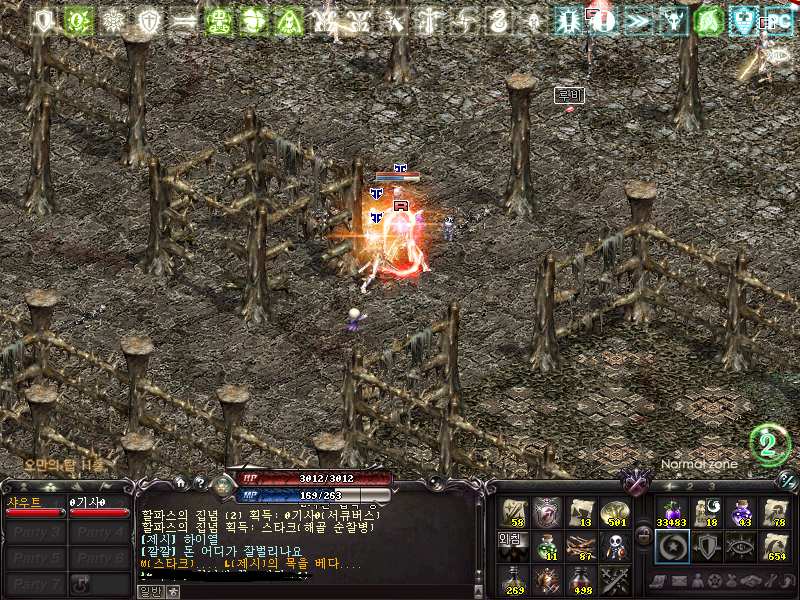Switch to hotbar page 3

pyautogui.click(x=711, y=486)
